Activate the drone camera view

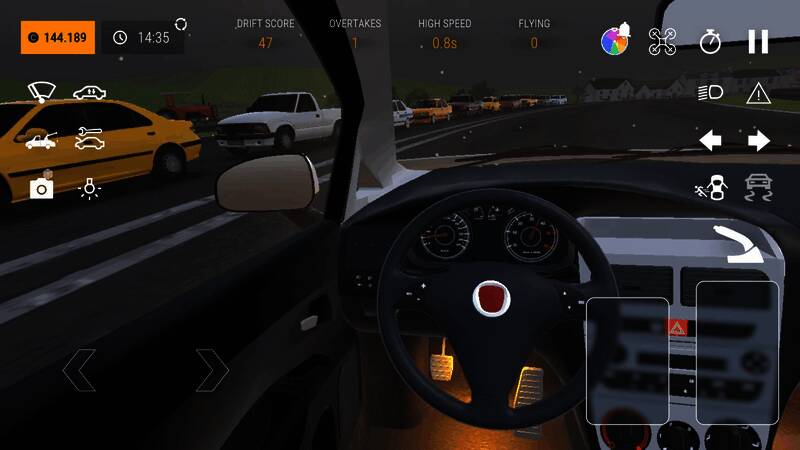(x=662, y=41)
